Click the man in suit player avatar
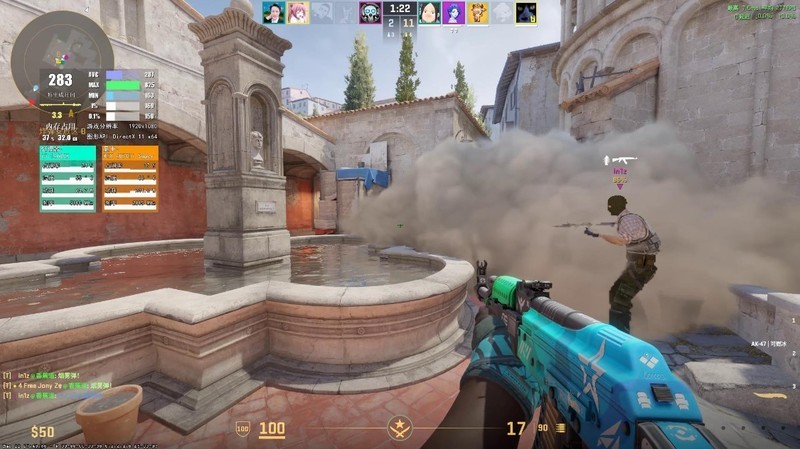800x449 pixels. click(273, 13)
